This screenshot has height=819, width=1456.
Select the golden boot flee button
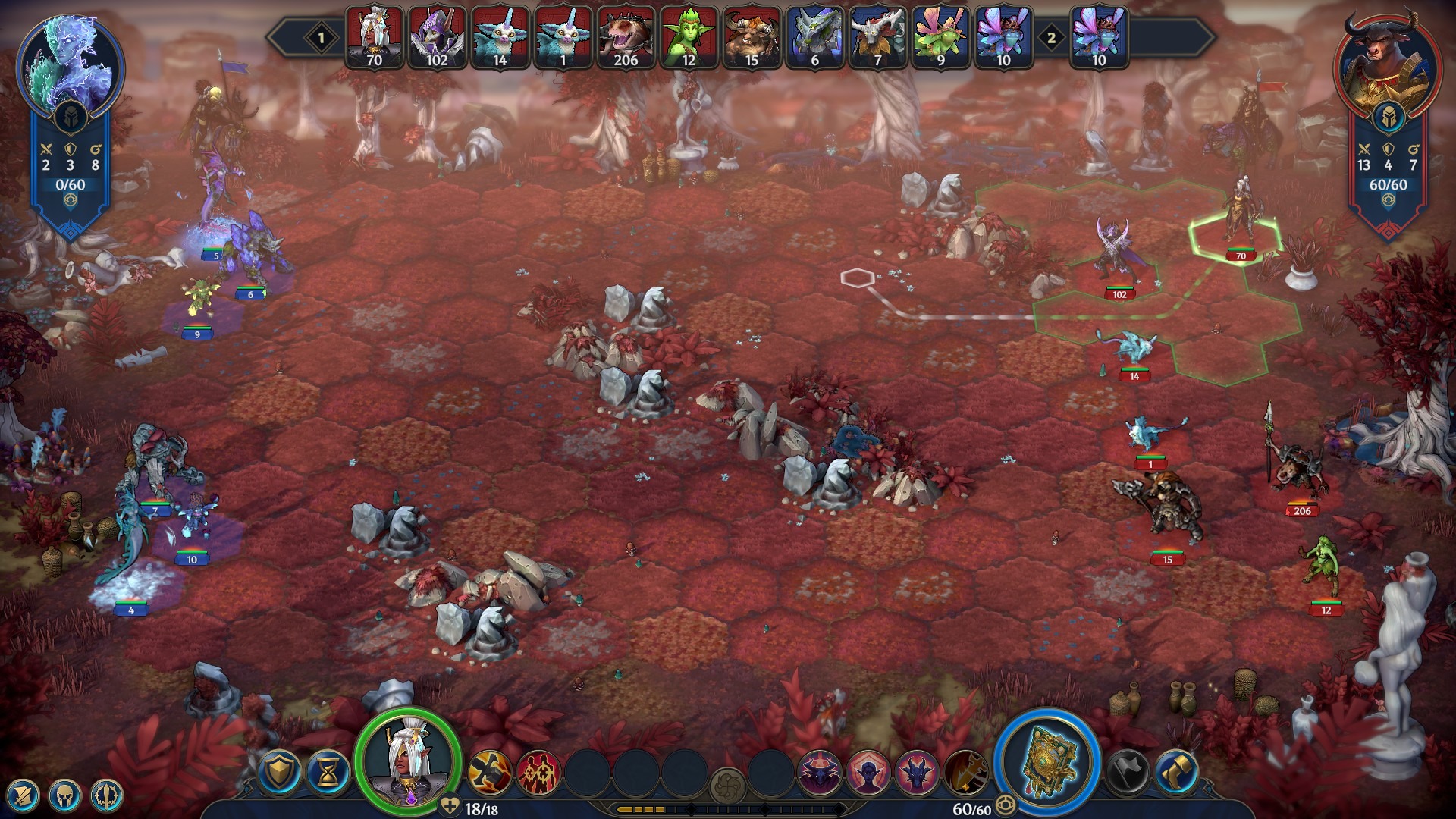point(1176,772)
